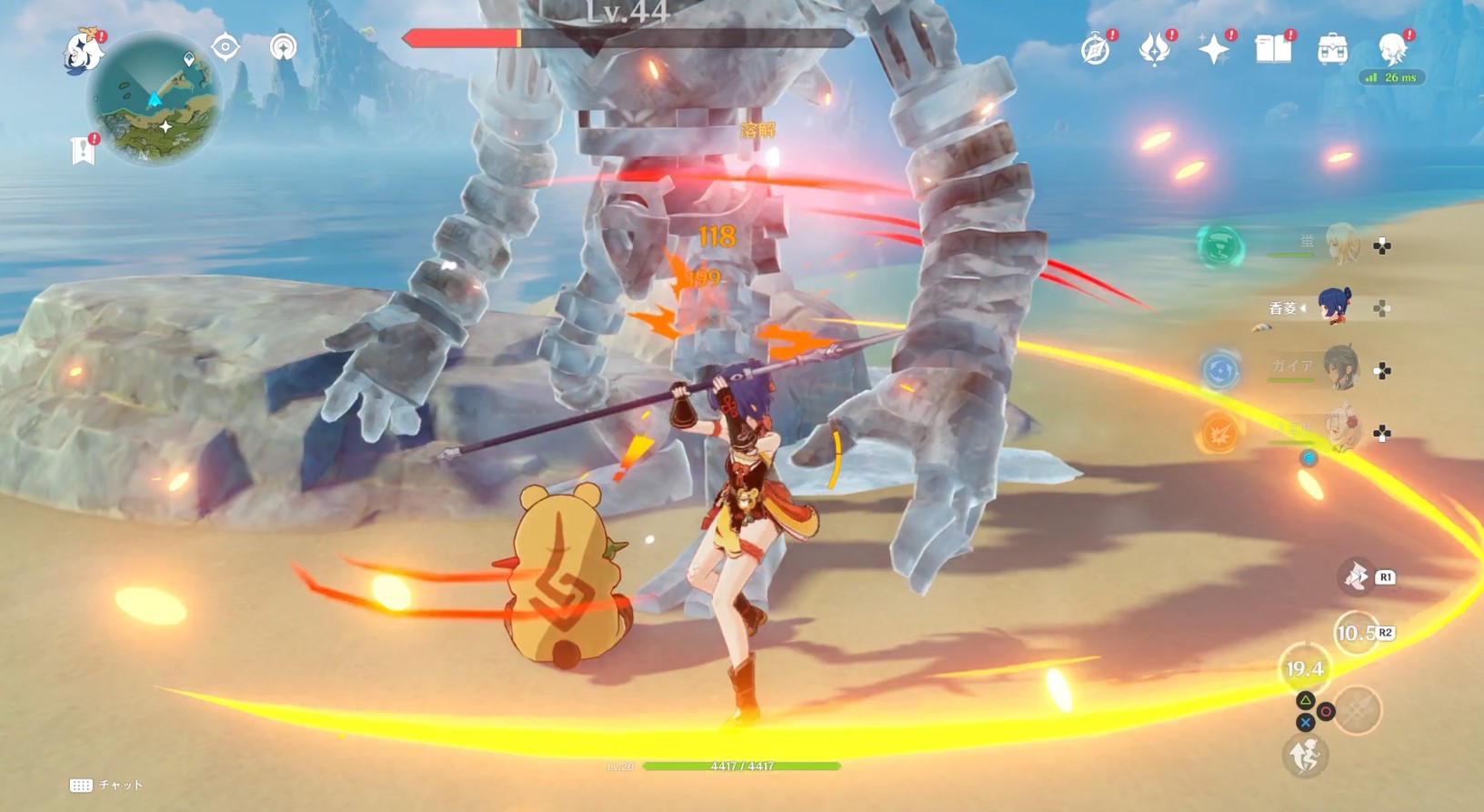Viewport: 1484px width, 812px height.
Task: Switch to the flower-haired fourth party member
Action: [1342, 431]
